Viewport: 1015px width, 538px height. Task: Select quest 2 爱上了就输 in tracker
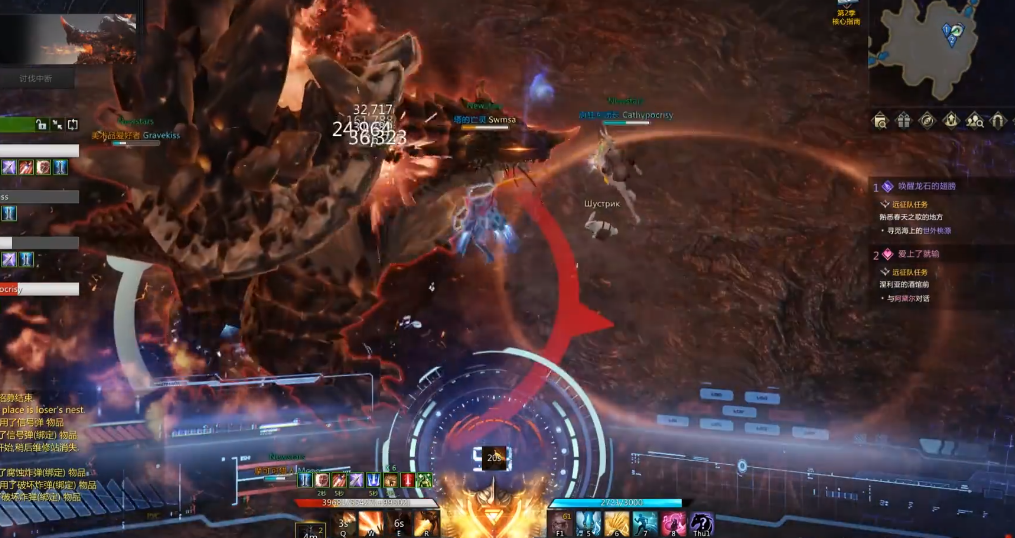click(x=910, y=255)
